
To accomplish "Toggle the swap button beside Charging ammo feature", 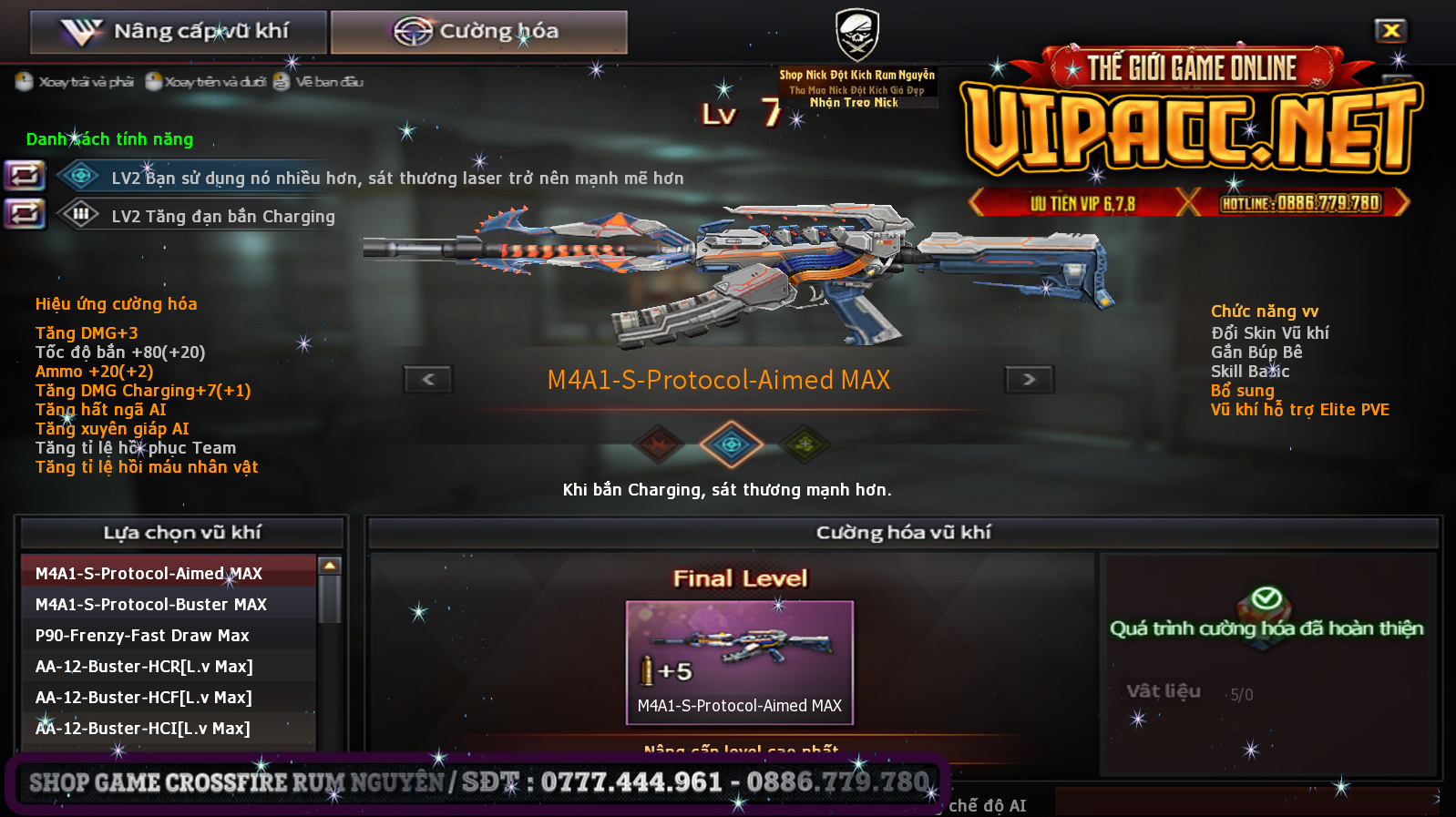I will click(x=25, y=214).
